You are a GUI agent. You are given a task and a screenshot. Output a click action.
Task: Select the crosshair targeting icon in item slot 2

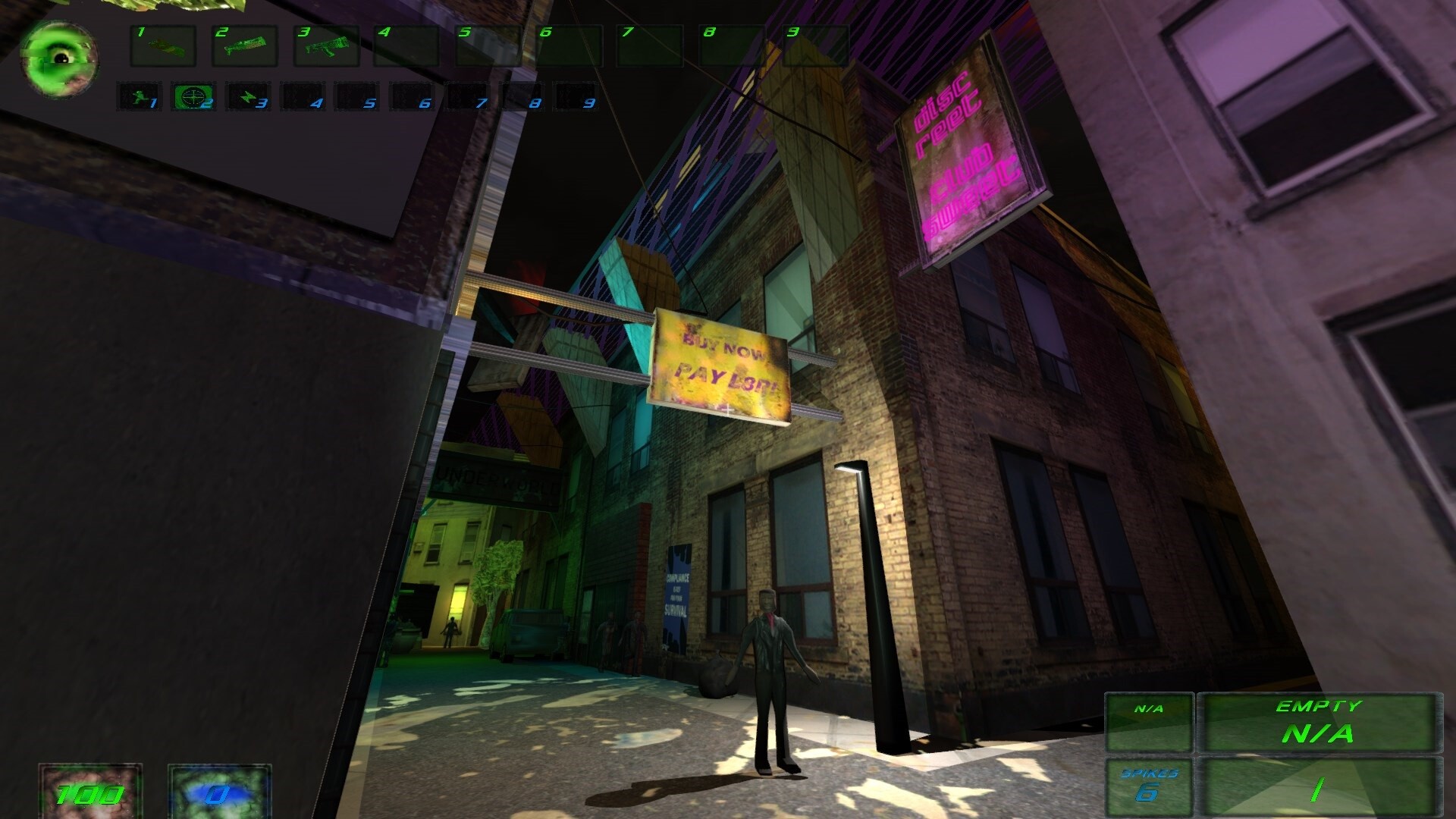click(194, 97)
